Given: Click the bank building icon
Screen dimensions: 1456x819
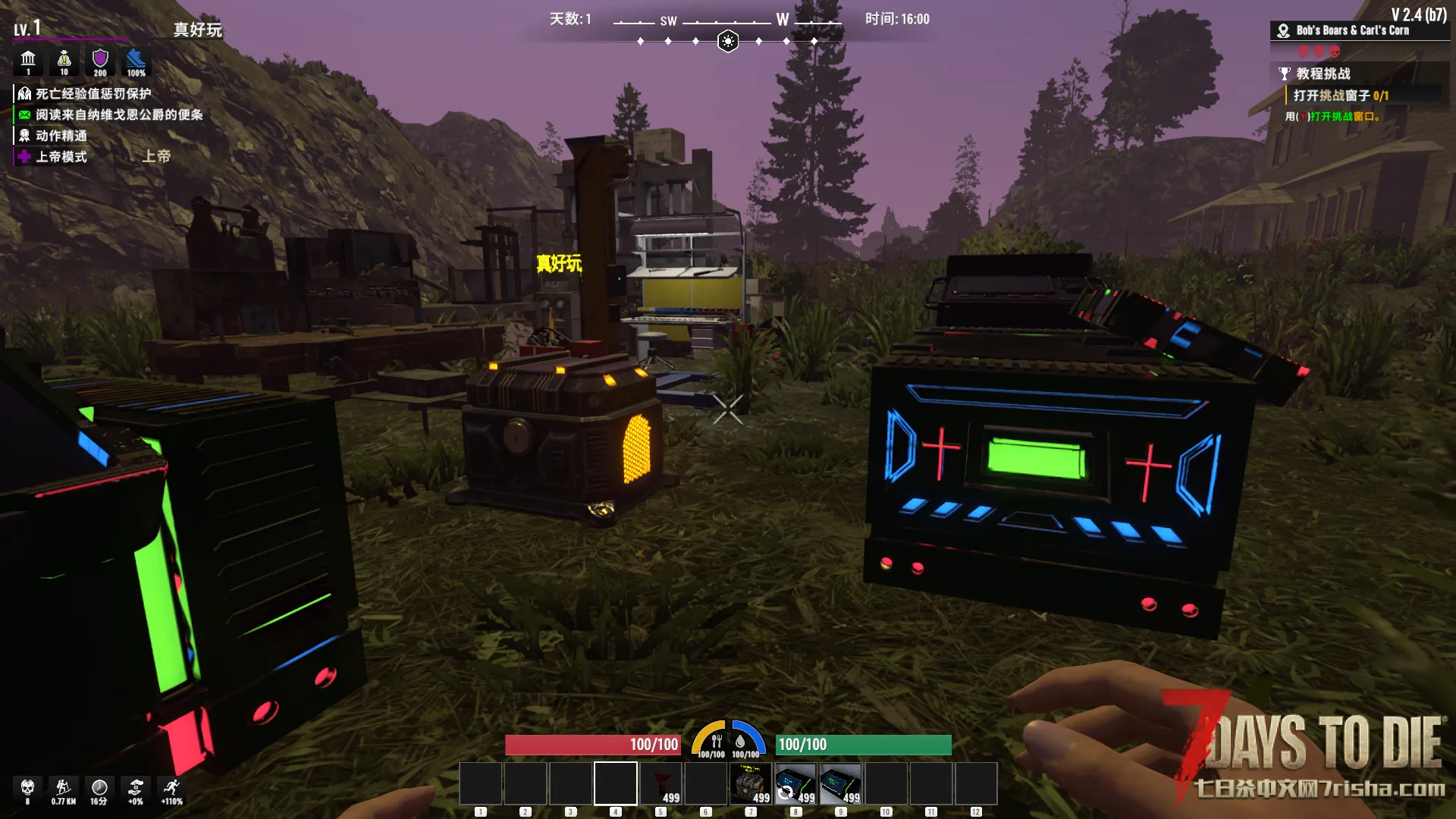Looking at the screenshot, I should pyautogui.click(x=28, y=60).
